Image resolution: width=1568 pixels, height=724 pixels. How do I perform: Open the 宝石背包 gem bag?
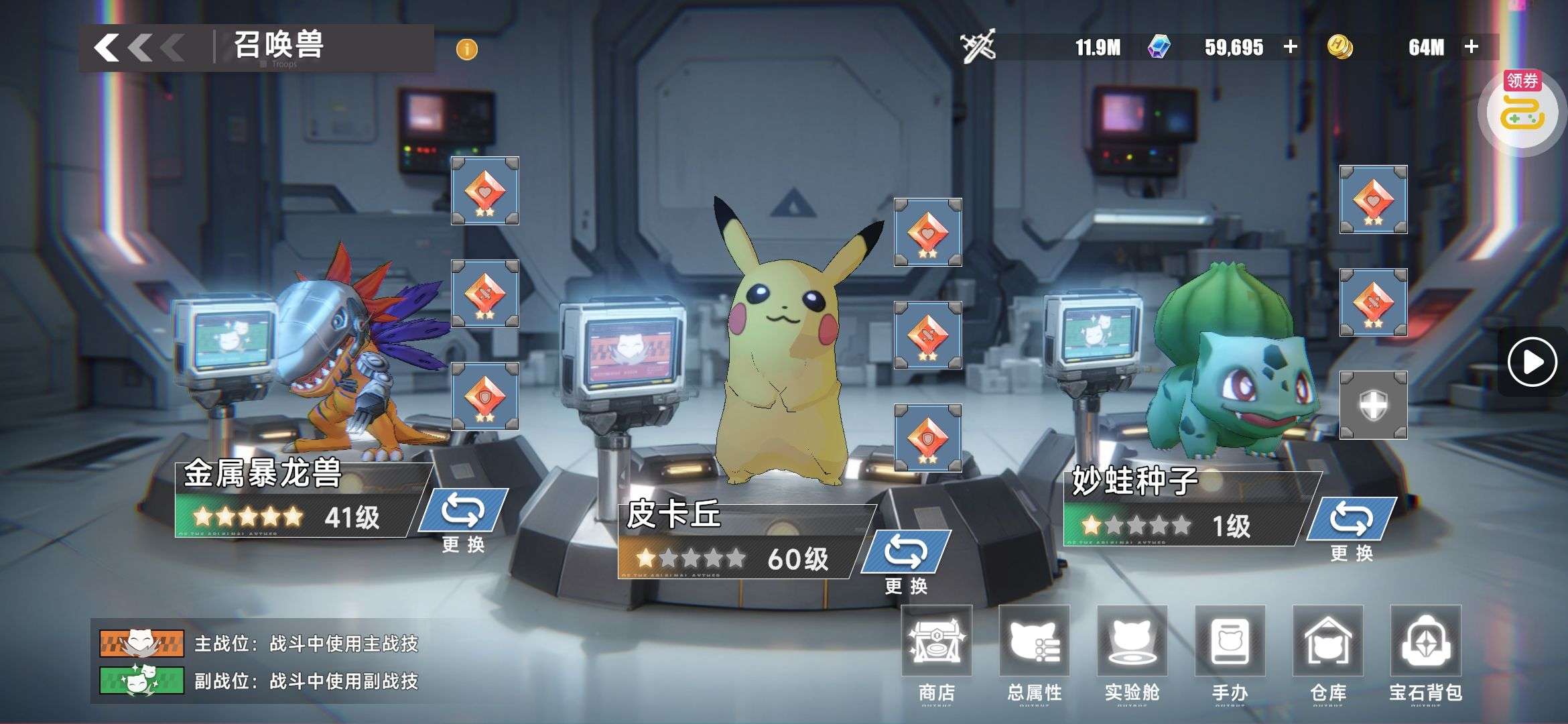(1425, 652)
